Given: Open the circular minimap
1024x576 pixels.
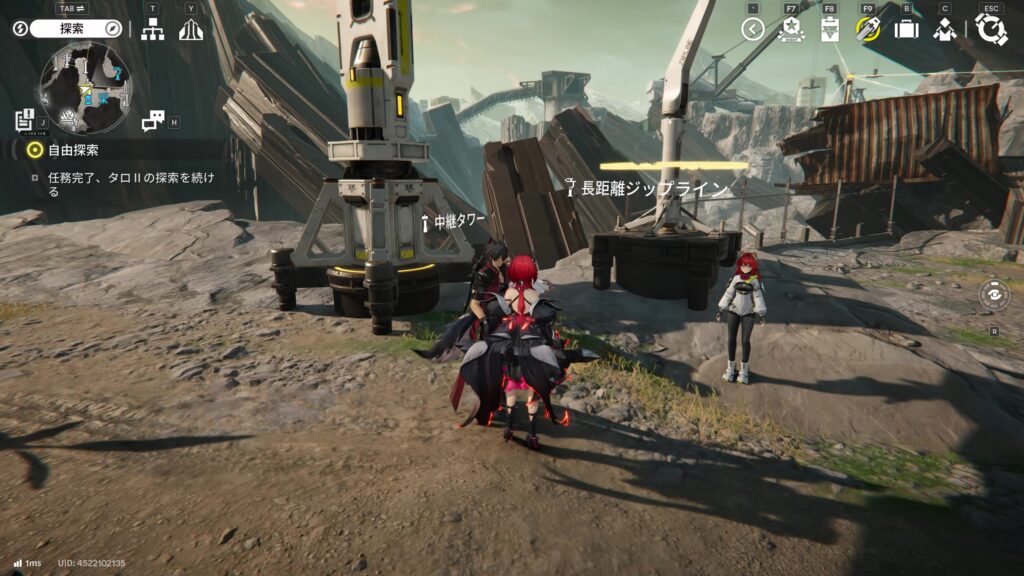Looking at the screenshot, I should pyautogui.click(x=84, y=89).
